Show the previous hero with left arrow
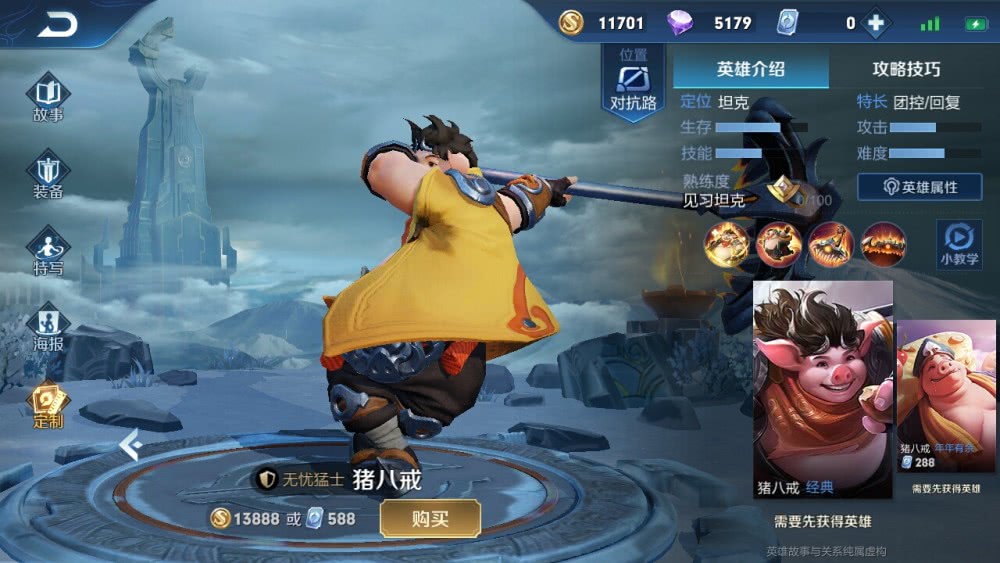Viewport: 1000px width, 563px height. 129,444
